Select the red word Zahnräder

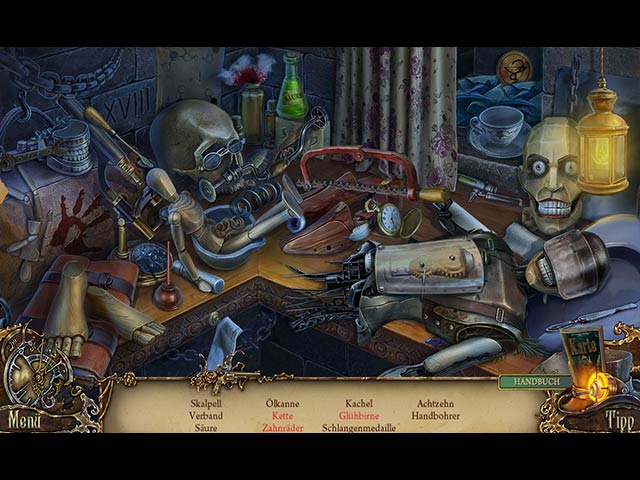[282, 428]
